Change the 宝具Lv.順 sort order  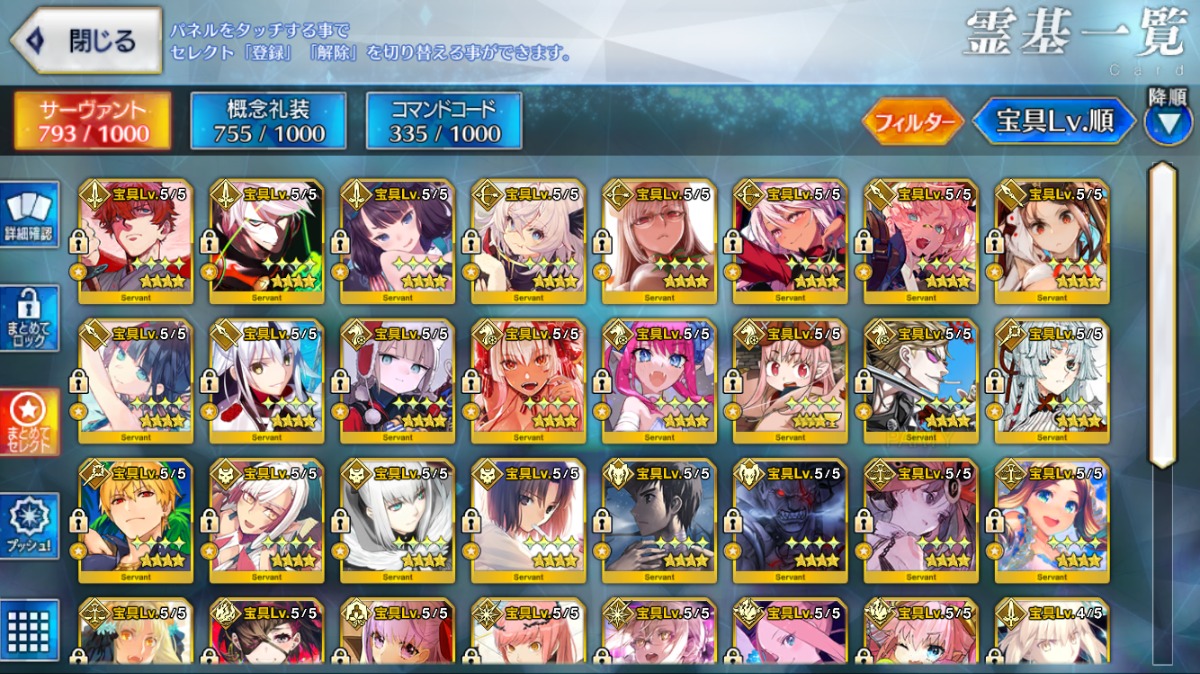tap(1054, 121)
